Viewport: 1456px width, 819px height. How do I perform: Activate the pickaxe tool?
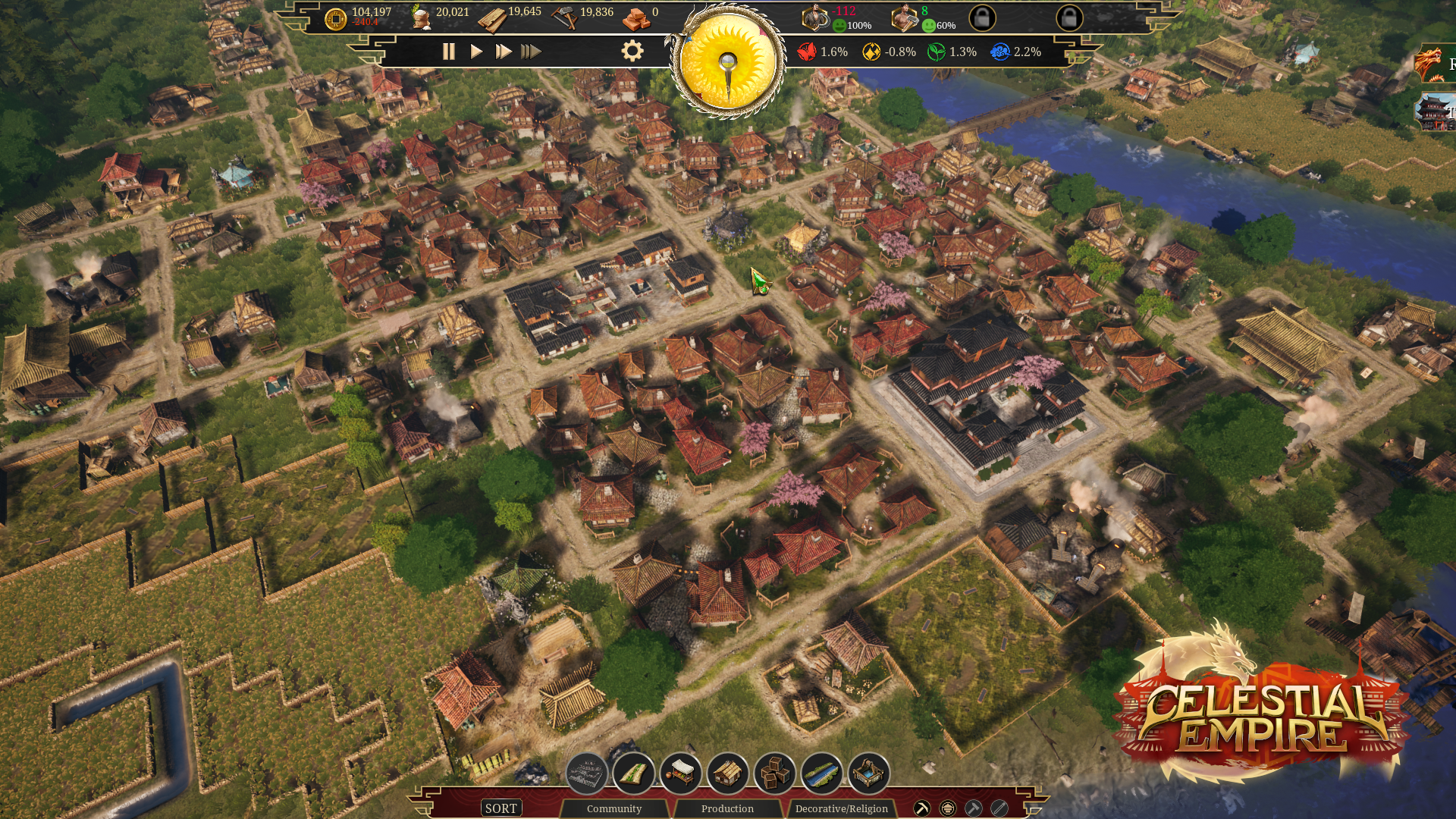coord(922,808)
